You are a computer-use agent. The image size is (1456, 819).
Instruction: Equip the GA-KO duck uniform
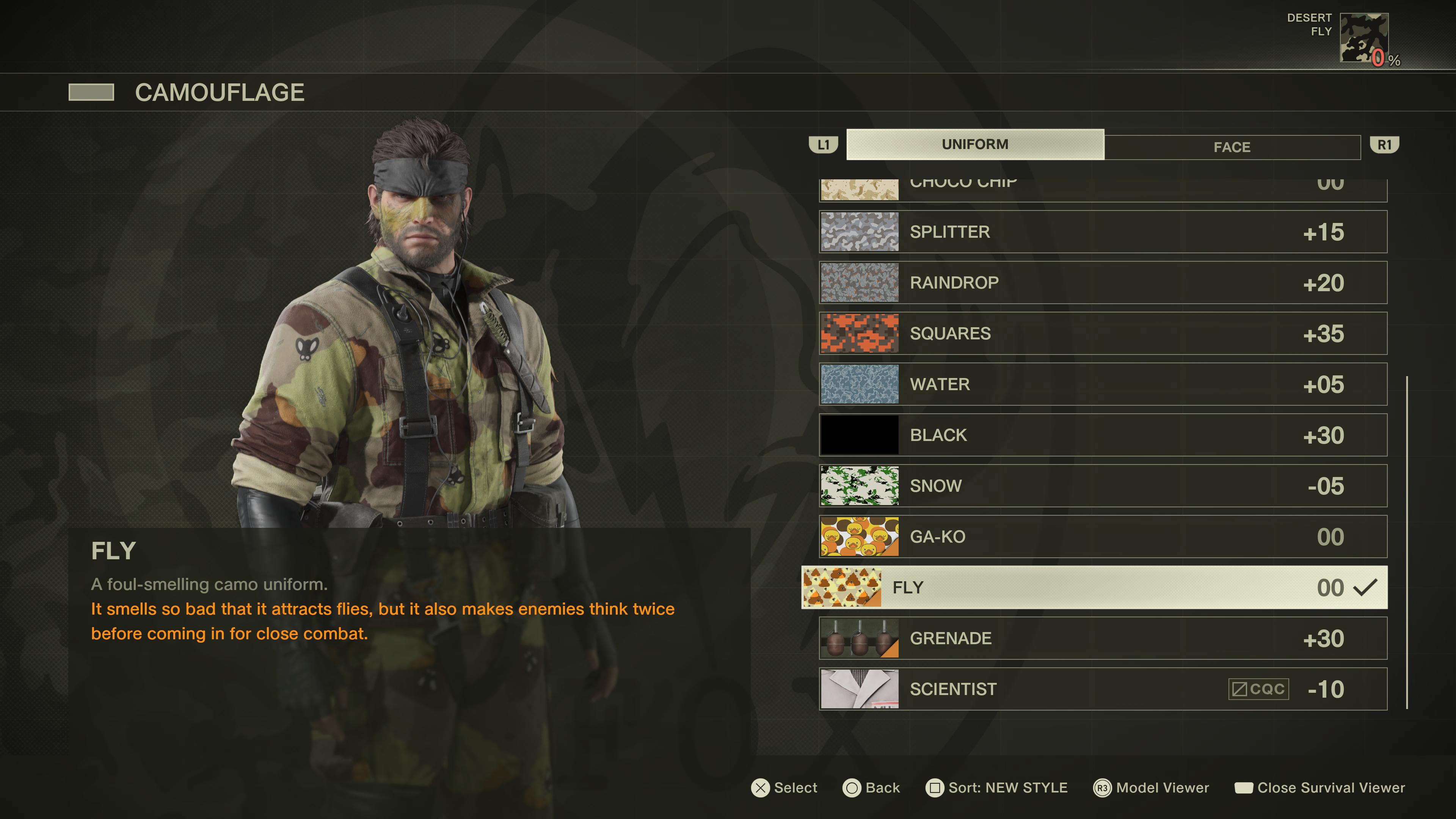coord(1102,537)
